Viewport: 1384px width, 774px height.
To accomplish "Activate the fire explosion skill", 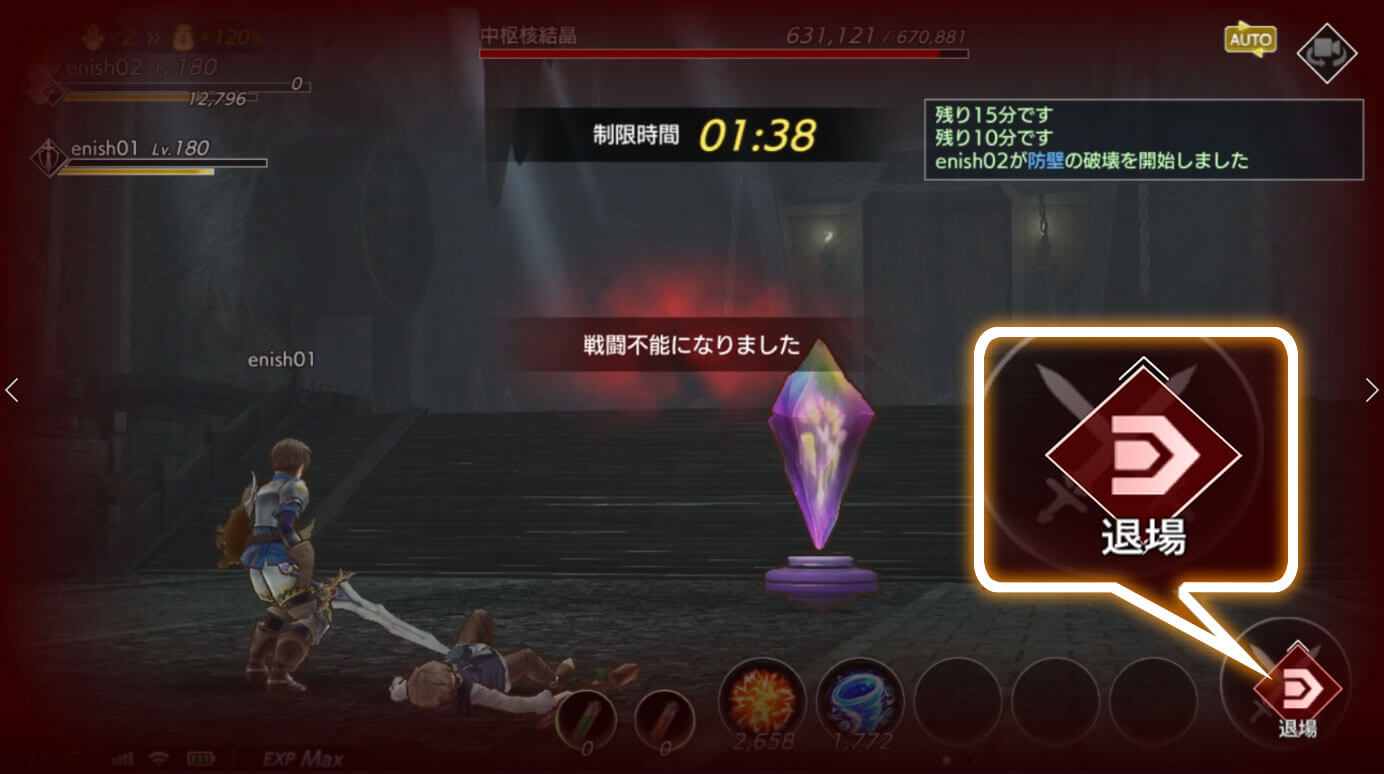I will (761, 699).
